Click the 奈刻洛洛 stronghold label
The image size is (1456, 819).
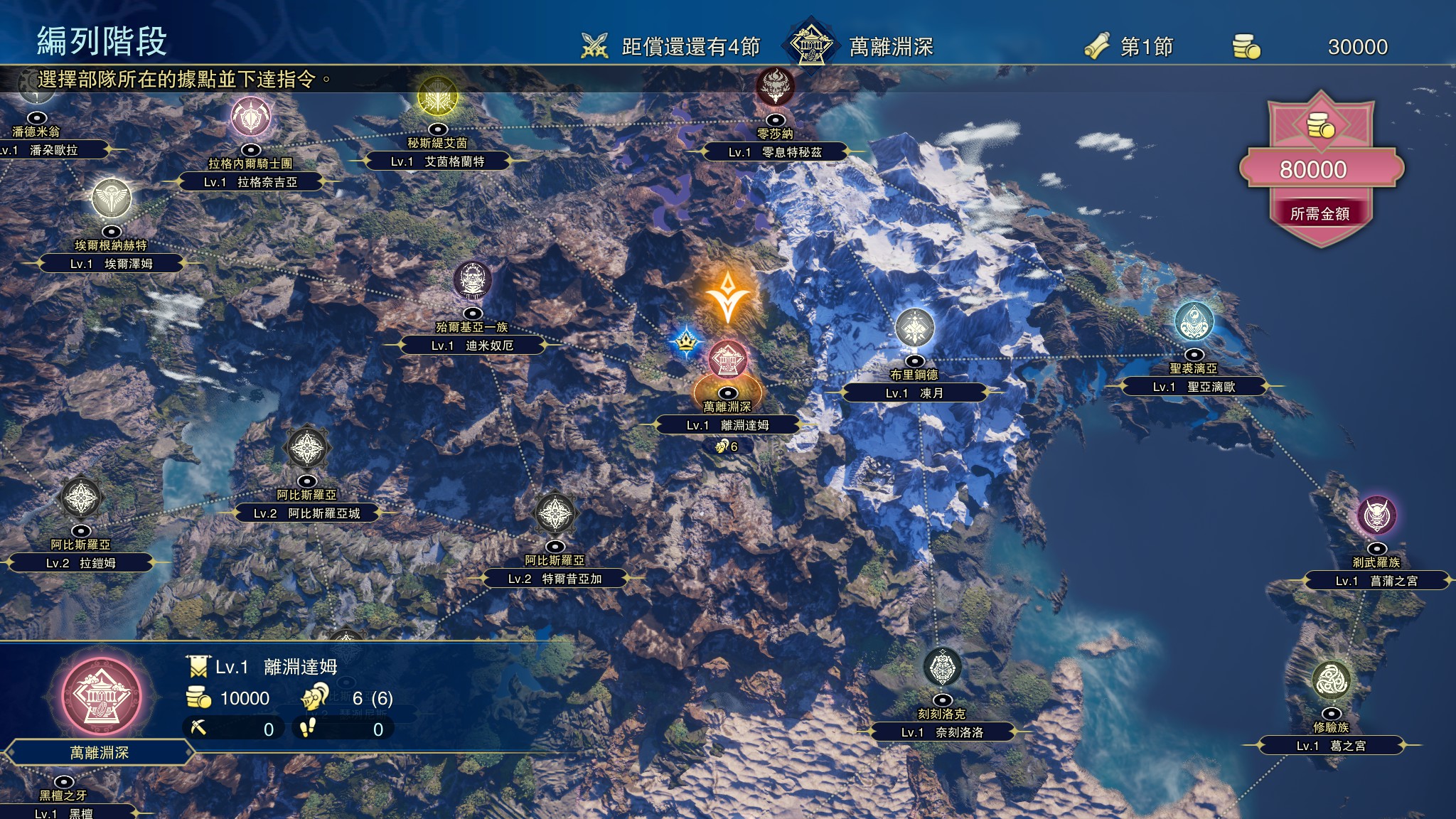click(942, 732)
